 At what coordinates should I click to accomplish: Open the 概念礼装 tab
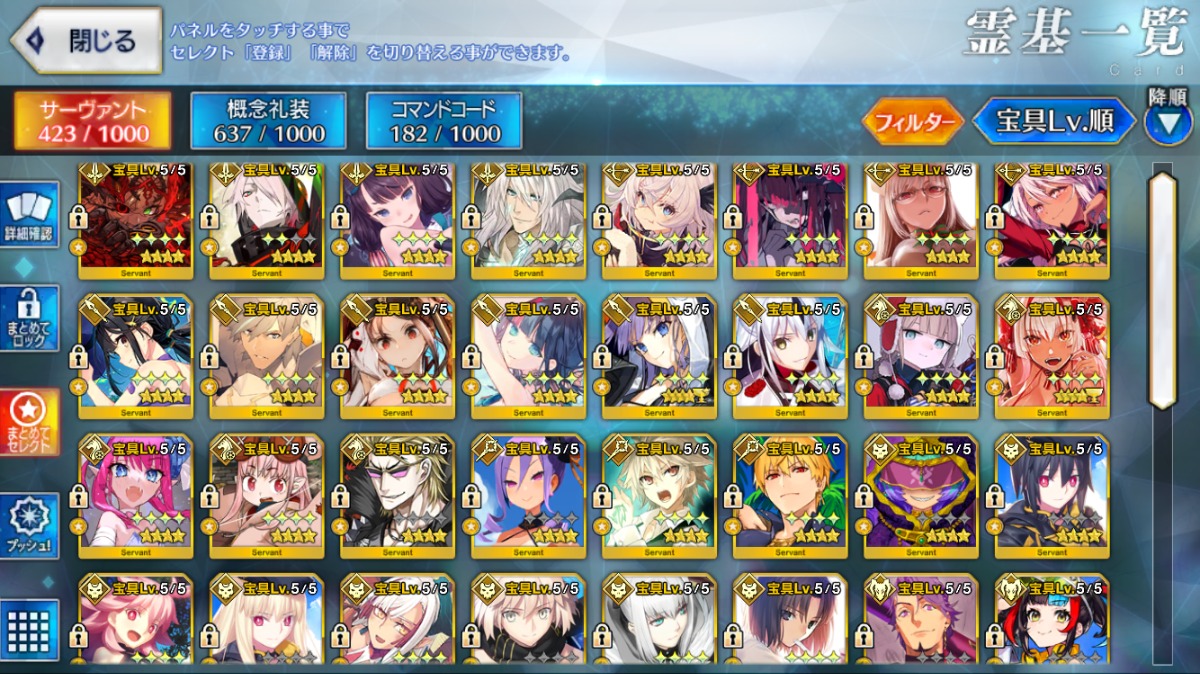[x=268, y=122]
